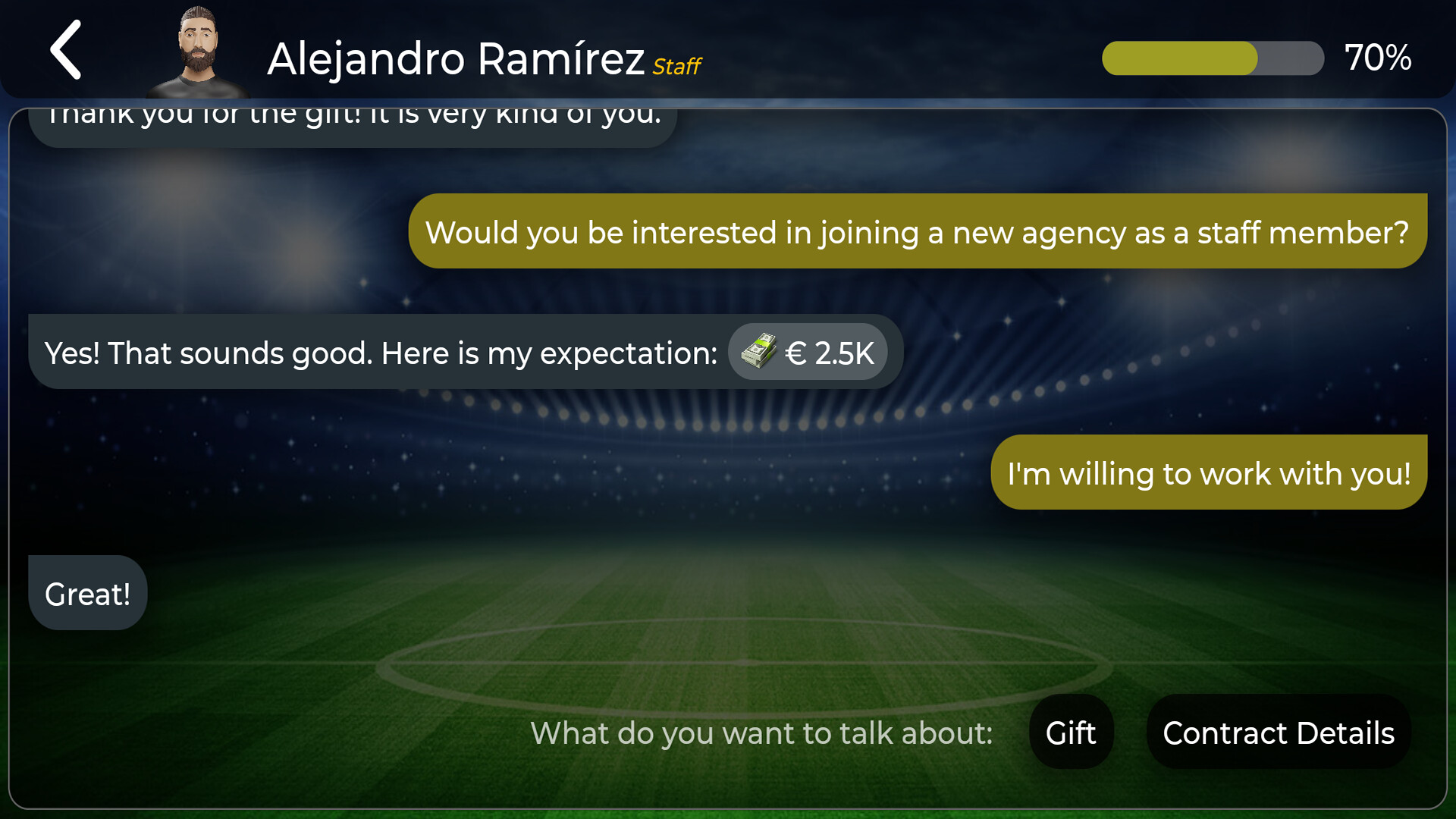Open Contract Details discussion

(x=1278, y=733)
